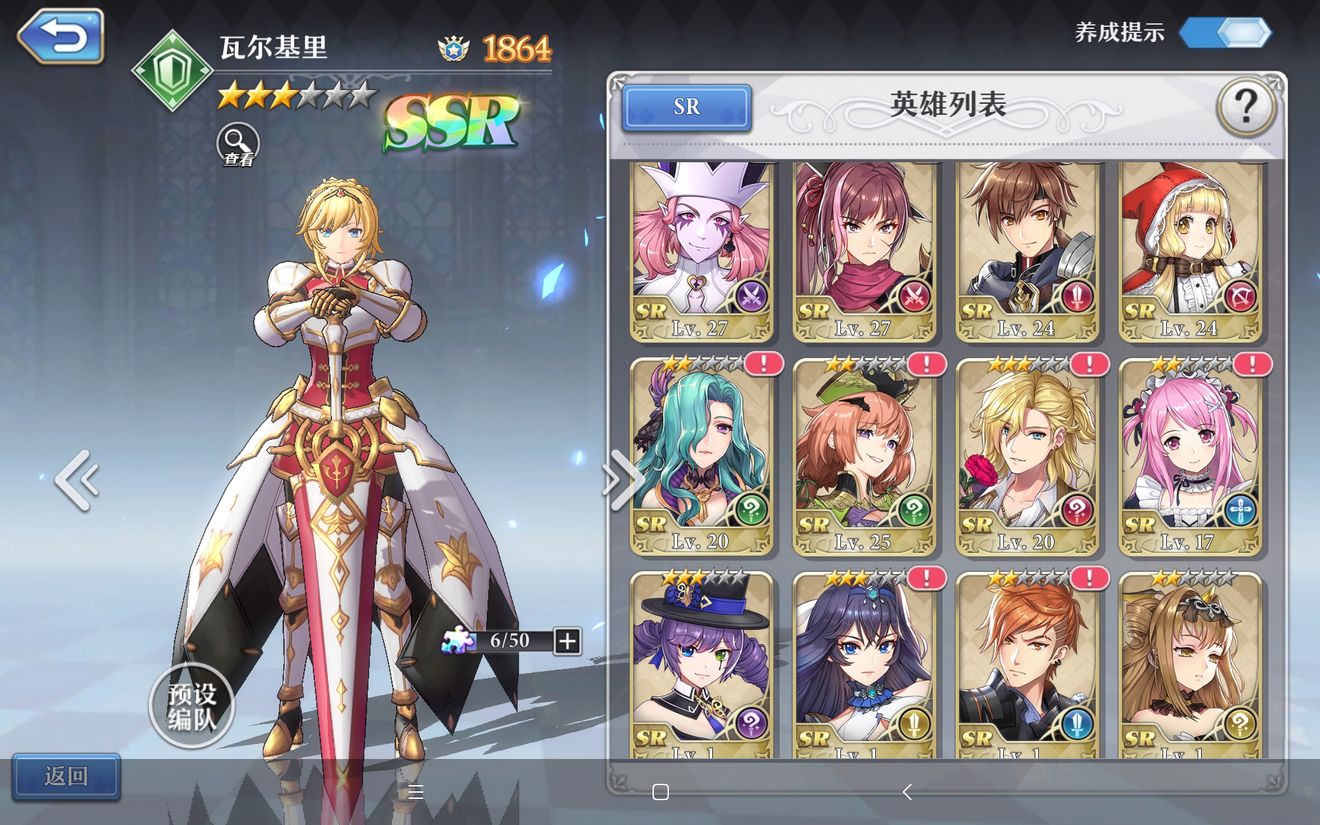
Task: Select the pink-haired jester hero card
Action: (702, 250)
